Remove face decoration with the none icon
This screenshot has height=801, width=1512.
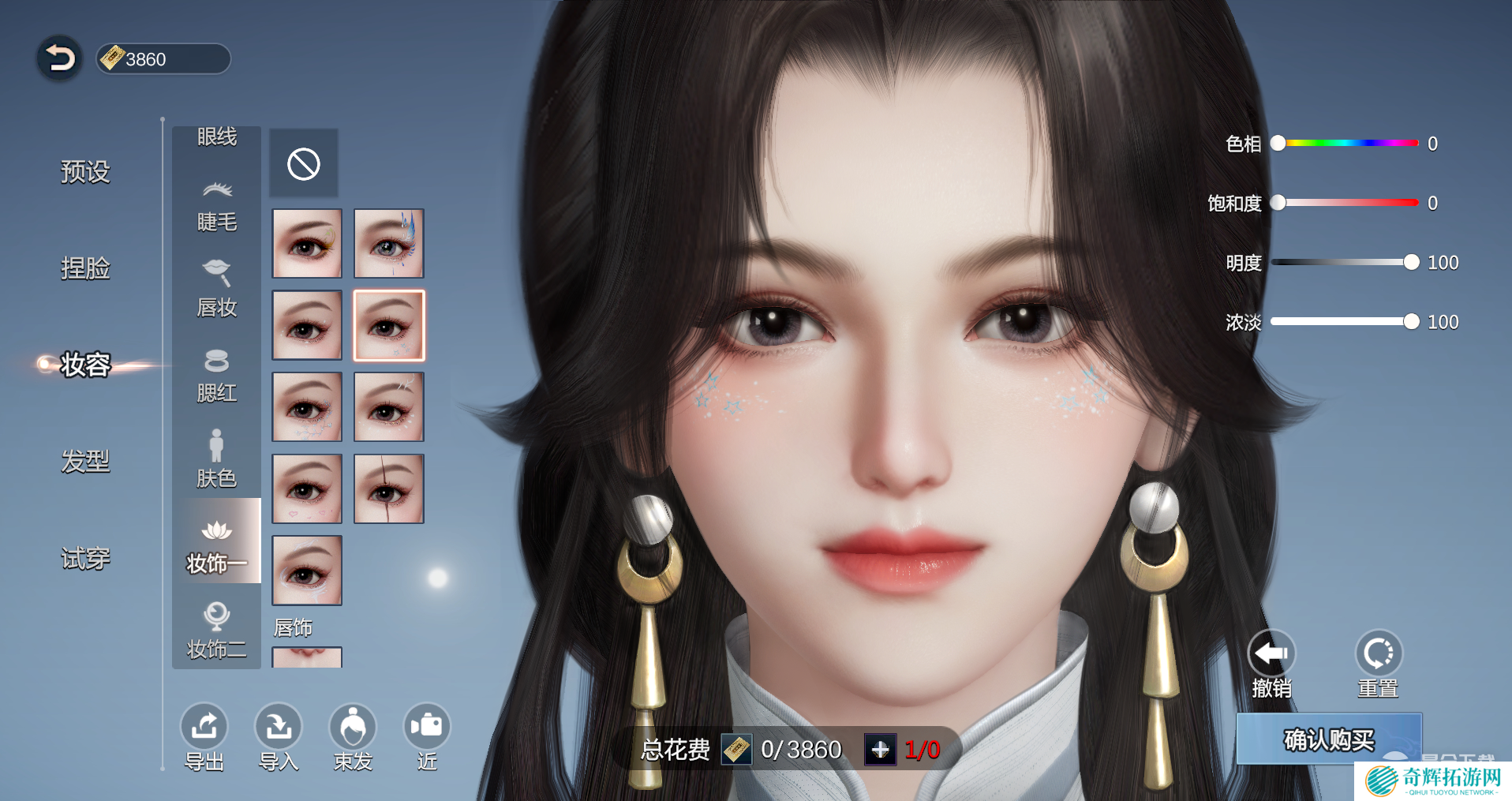[x=304, y=164]
